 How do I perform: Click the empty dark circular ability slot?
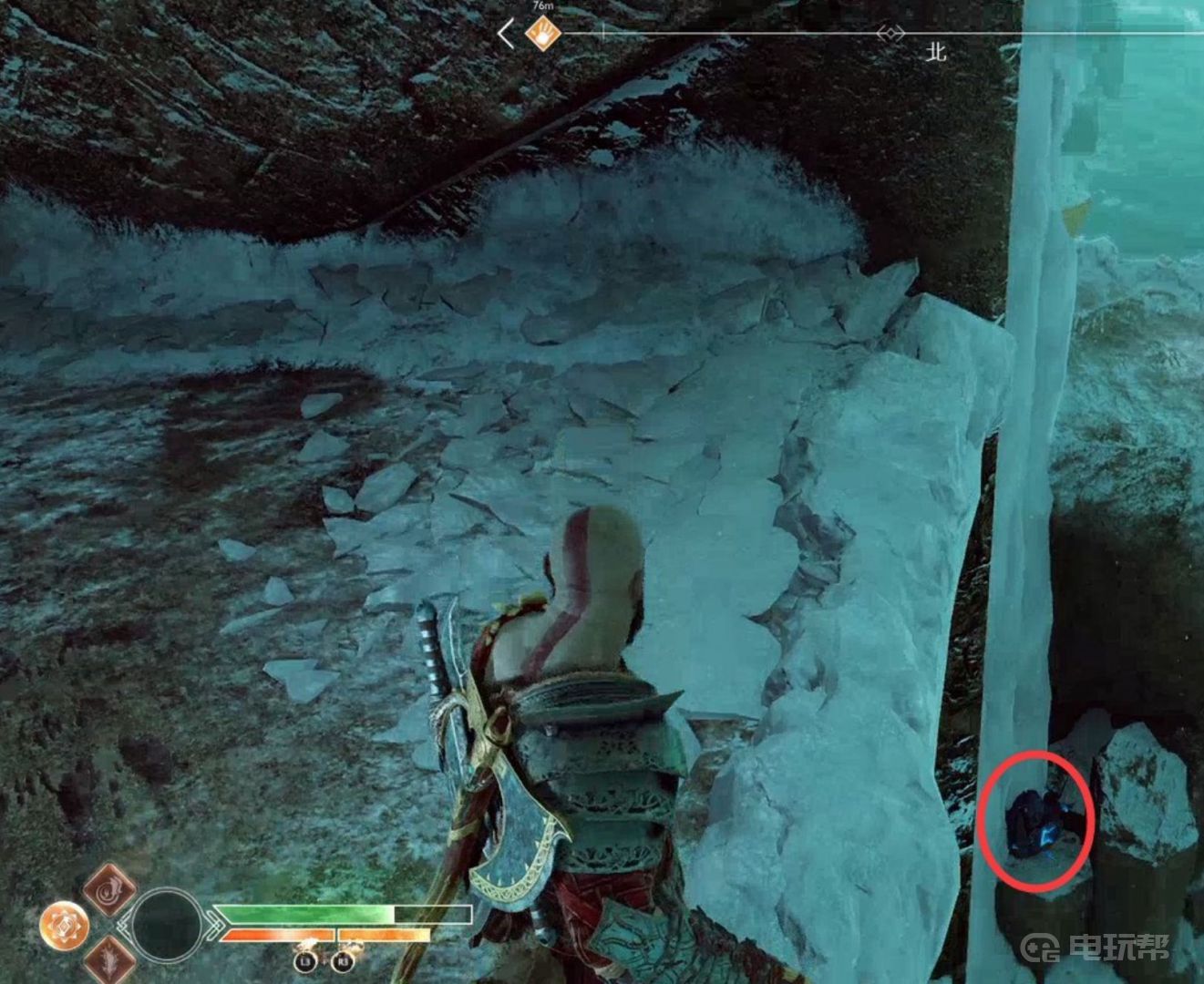click(167, 925)
